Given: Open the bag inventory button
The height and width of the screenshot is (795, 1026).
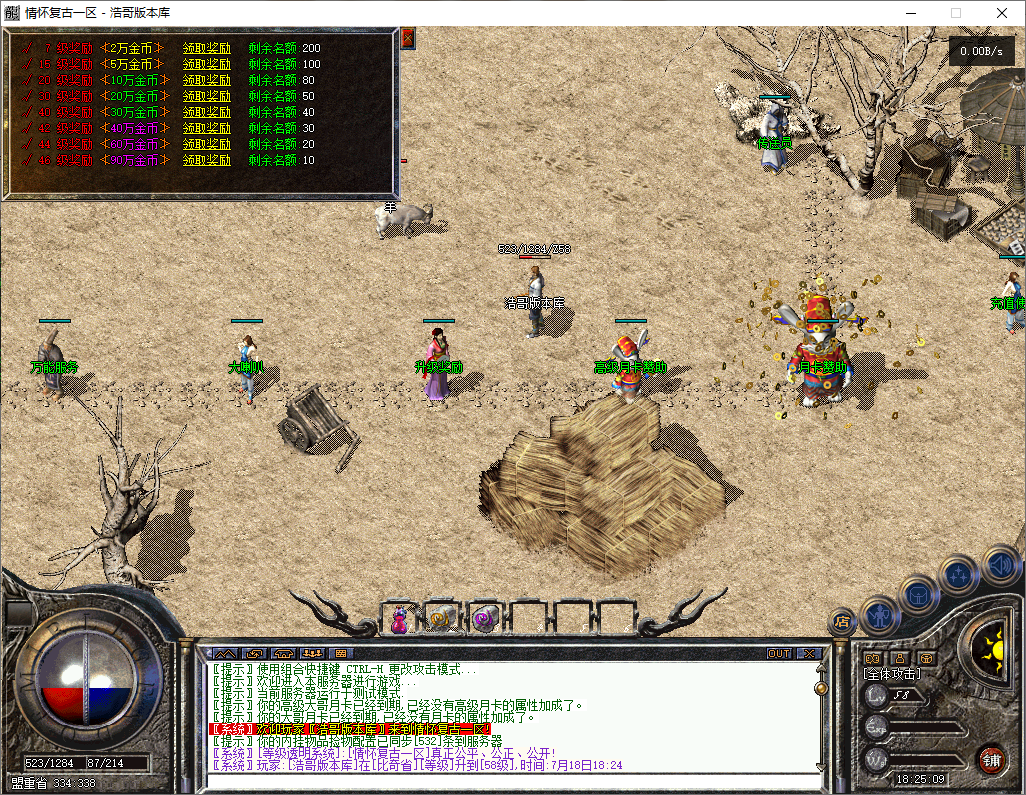Looking at the screenshot, I should tap(918, 593).
